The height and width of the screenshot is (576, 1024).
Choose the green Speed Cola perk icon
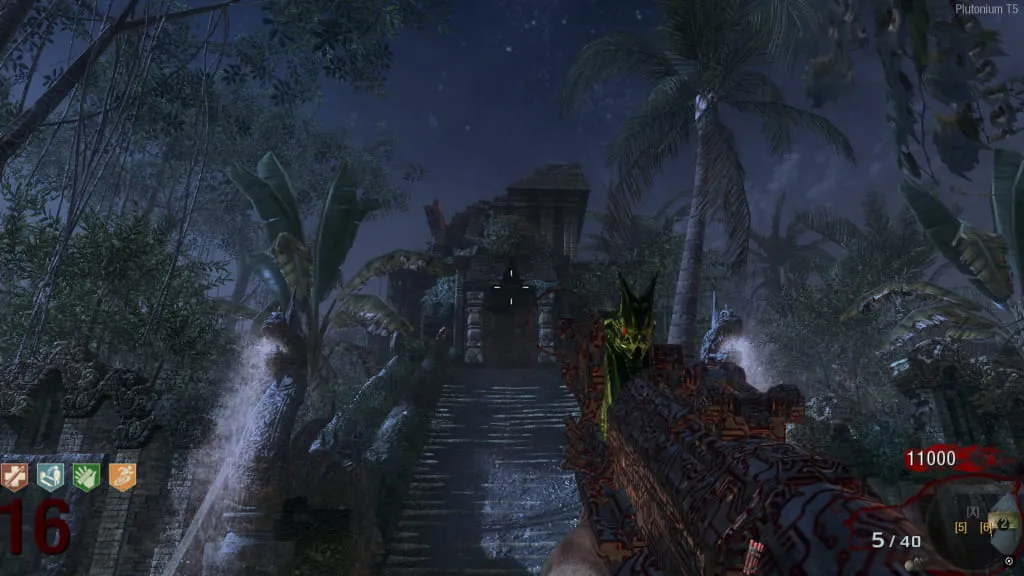86,477
